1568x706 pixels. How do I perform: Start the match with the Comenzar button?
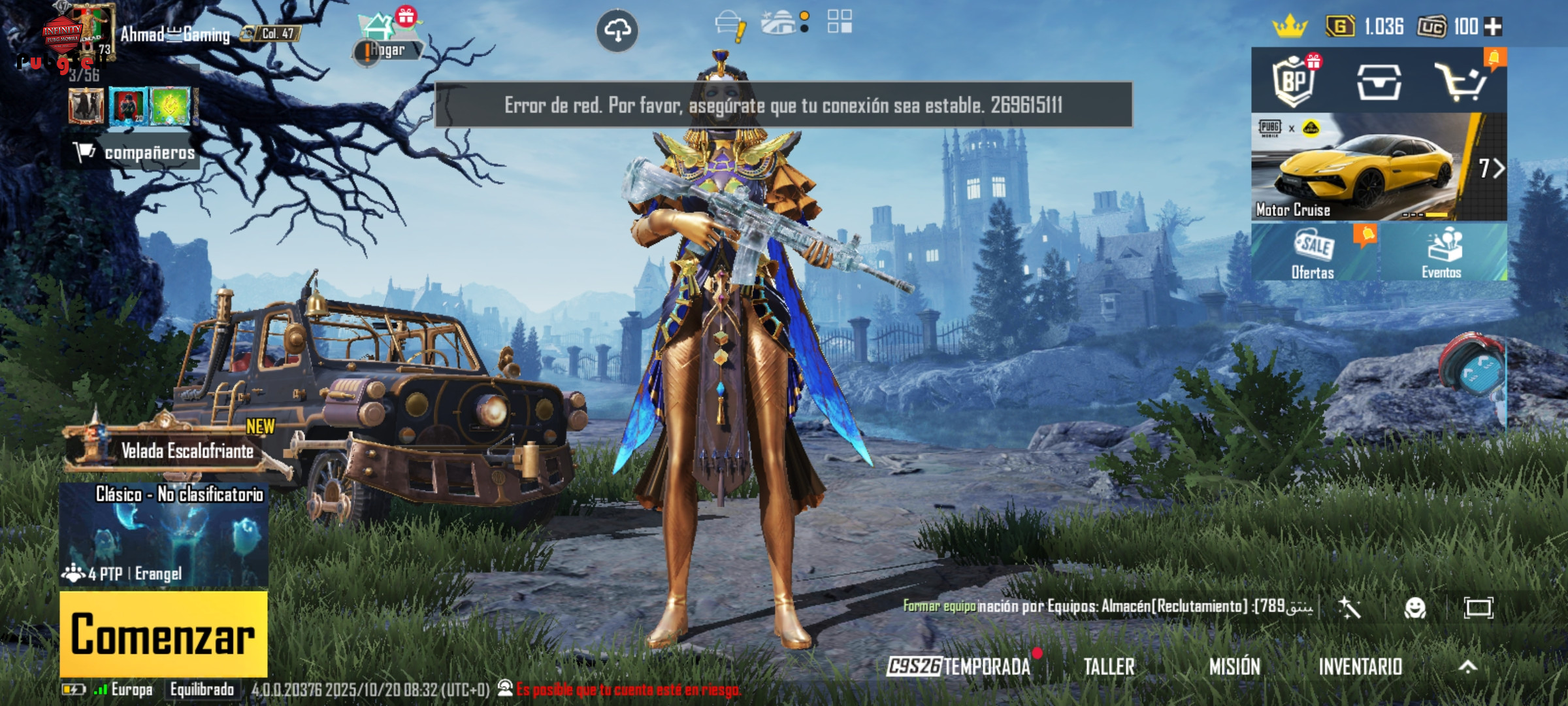[x=163, y=634]
